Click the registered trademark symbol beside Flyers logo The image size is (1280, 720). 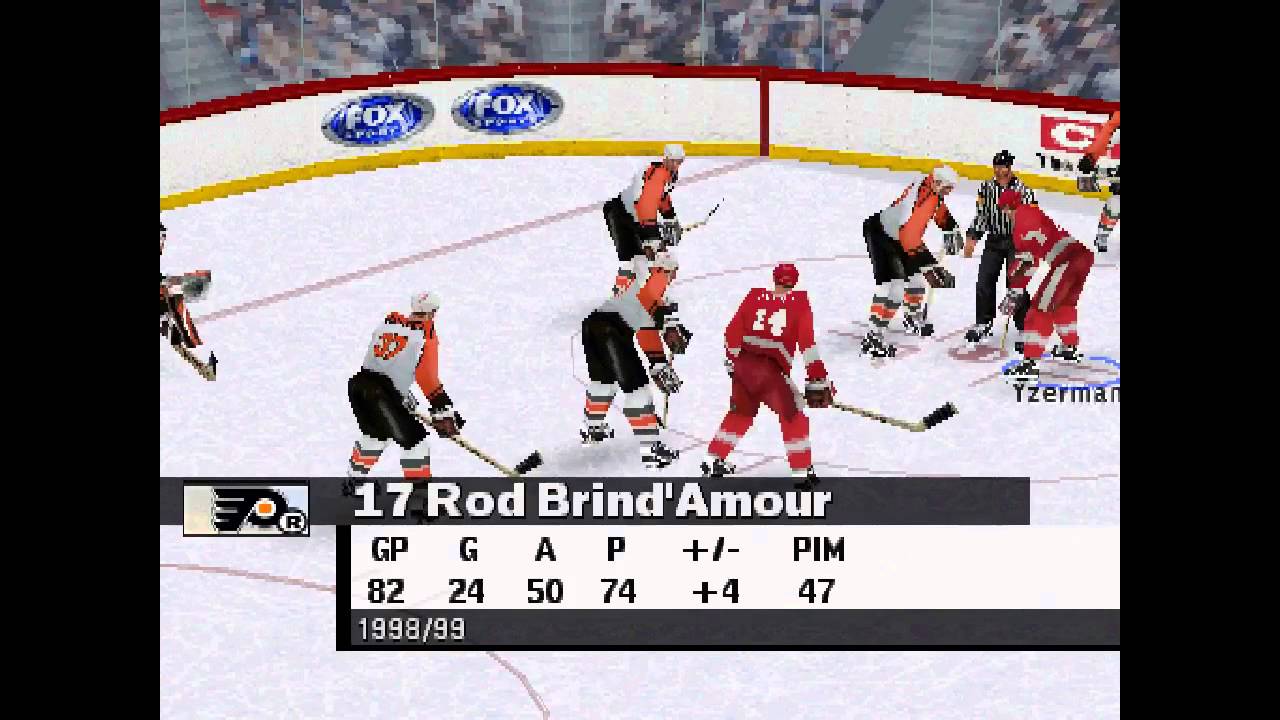pos(295,524)
